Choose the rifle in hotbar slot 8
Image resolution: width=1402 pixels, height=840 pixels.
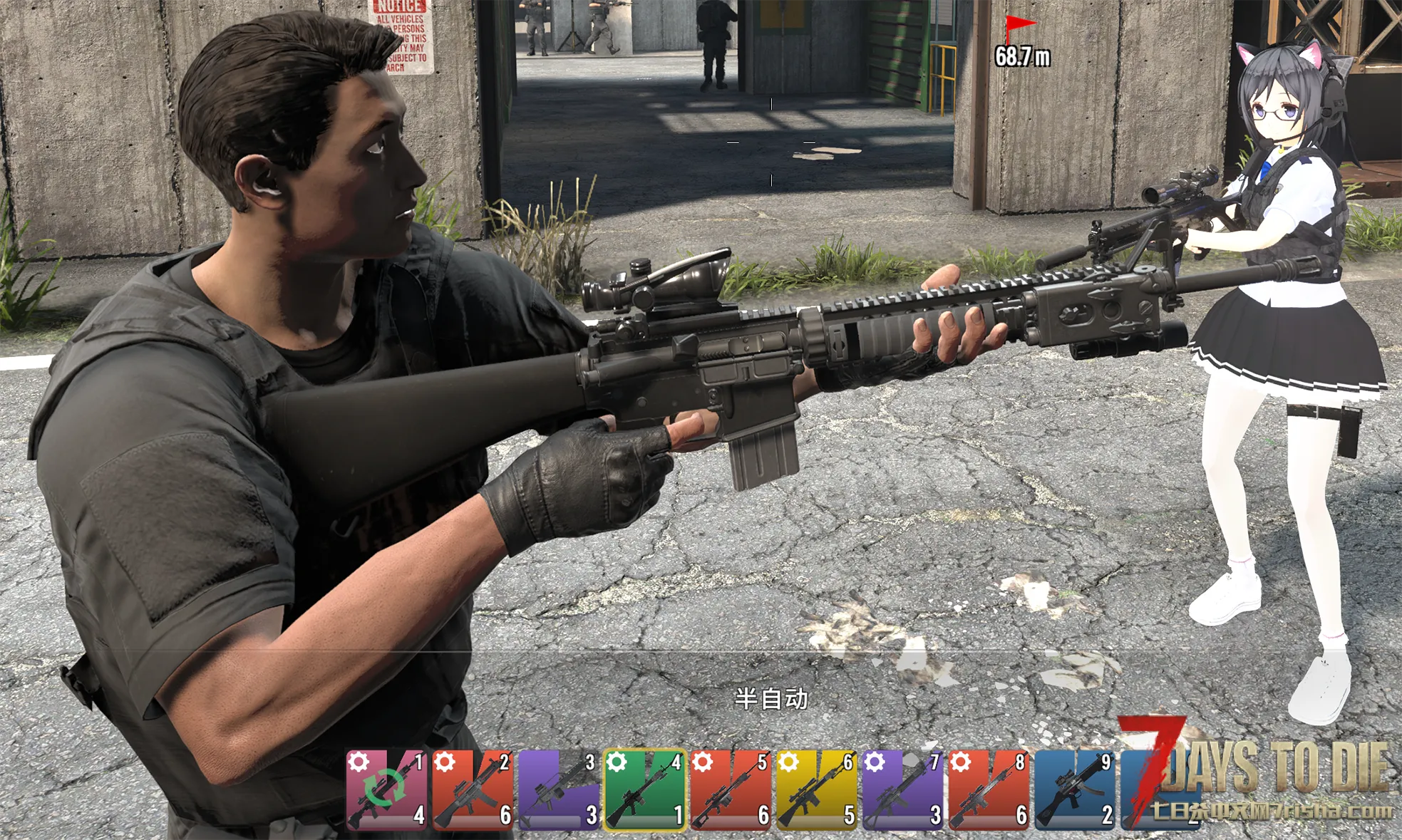coord(989,789)
